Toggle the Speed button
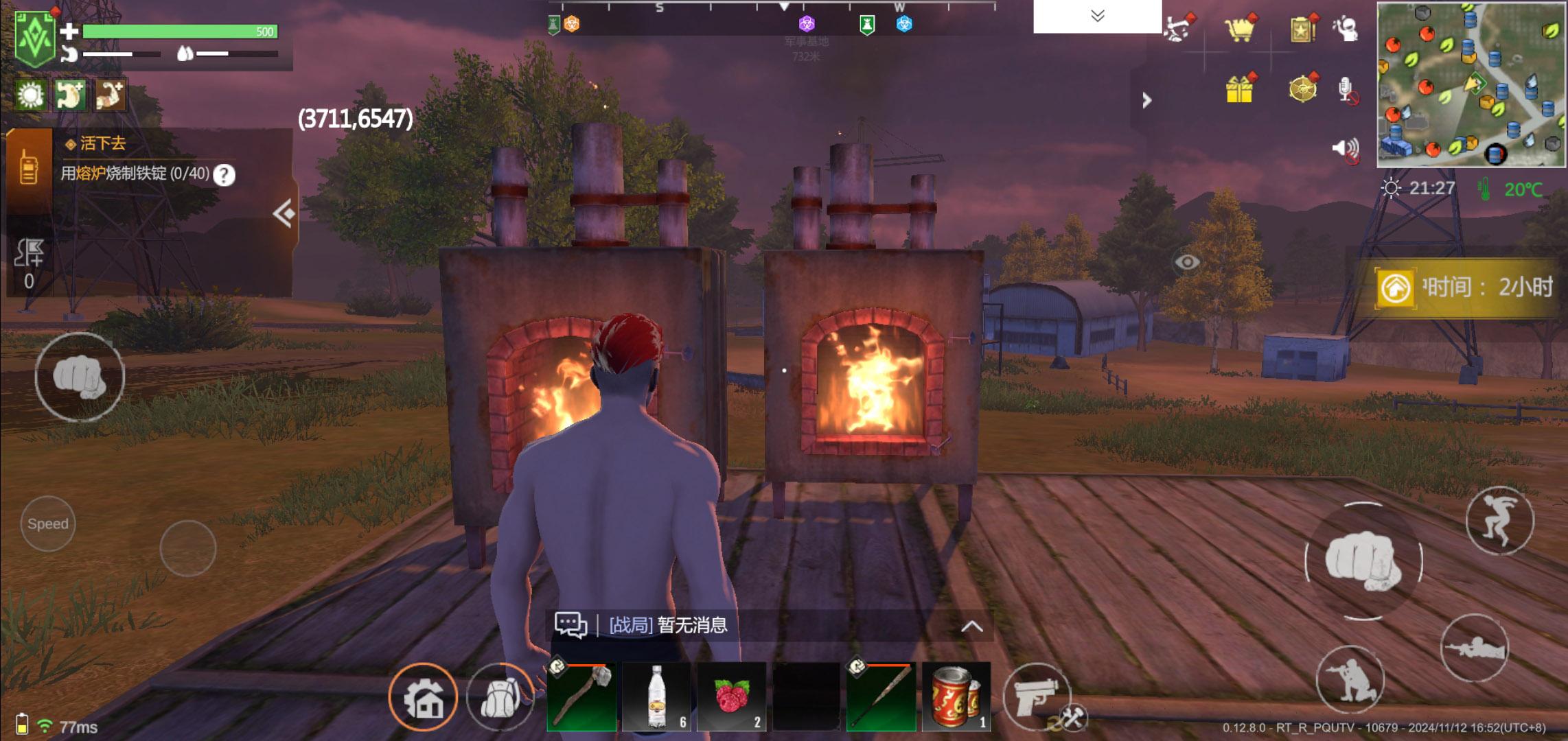The width and height of the screenshot is (1568, 741). point(48,524)
